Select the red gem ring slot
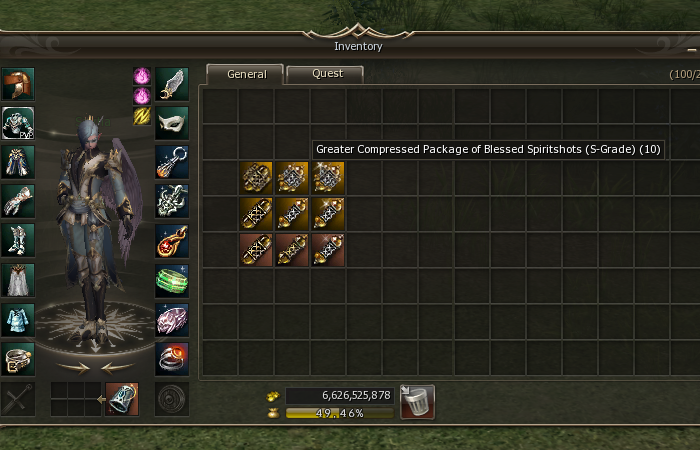This screenshot has height=450, width=700. (171, 357)
